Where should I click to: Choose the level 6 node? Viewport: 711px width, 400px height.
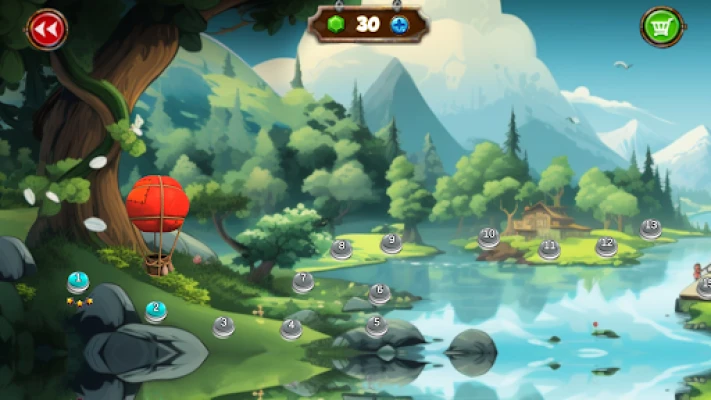(x=379, y=294)
